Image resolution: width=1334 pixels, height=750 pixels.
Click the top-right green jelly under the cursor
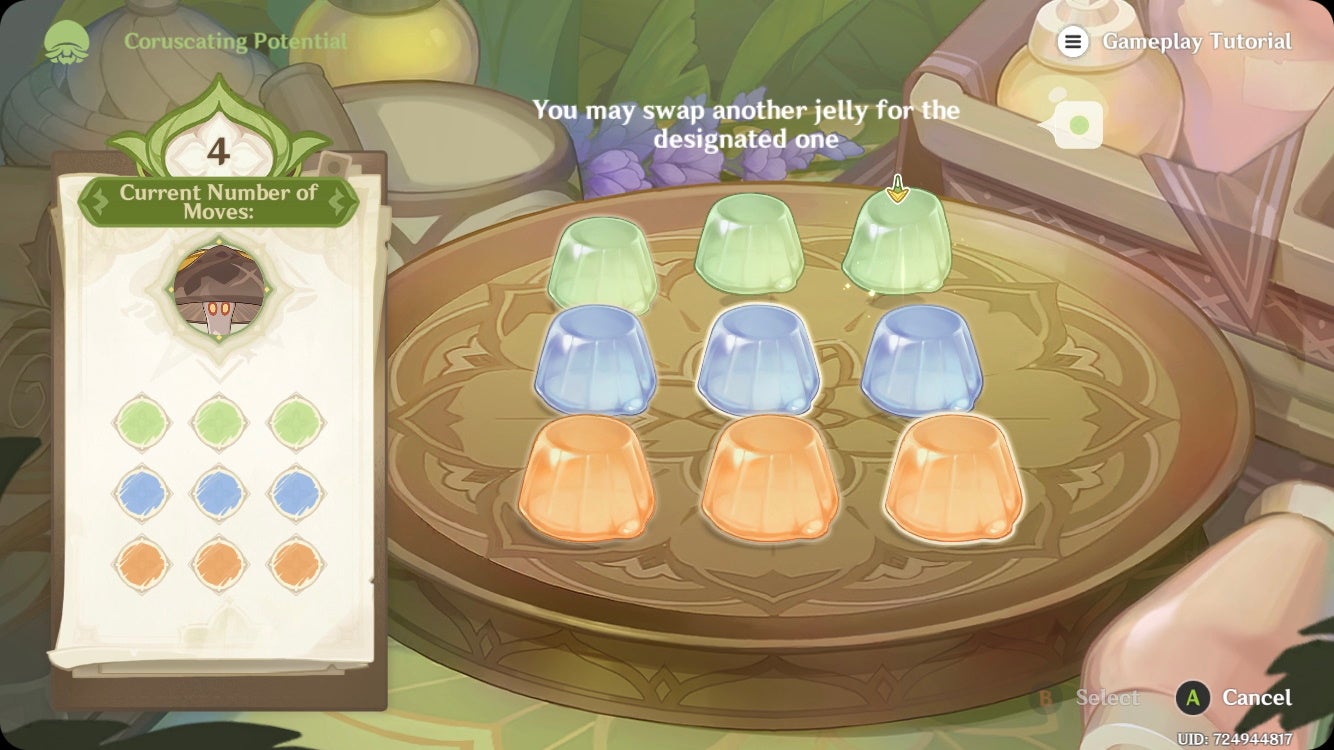pyautogui.click(x=901, y=243)
